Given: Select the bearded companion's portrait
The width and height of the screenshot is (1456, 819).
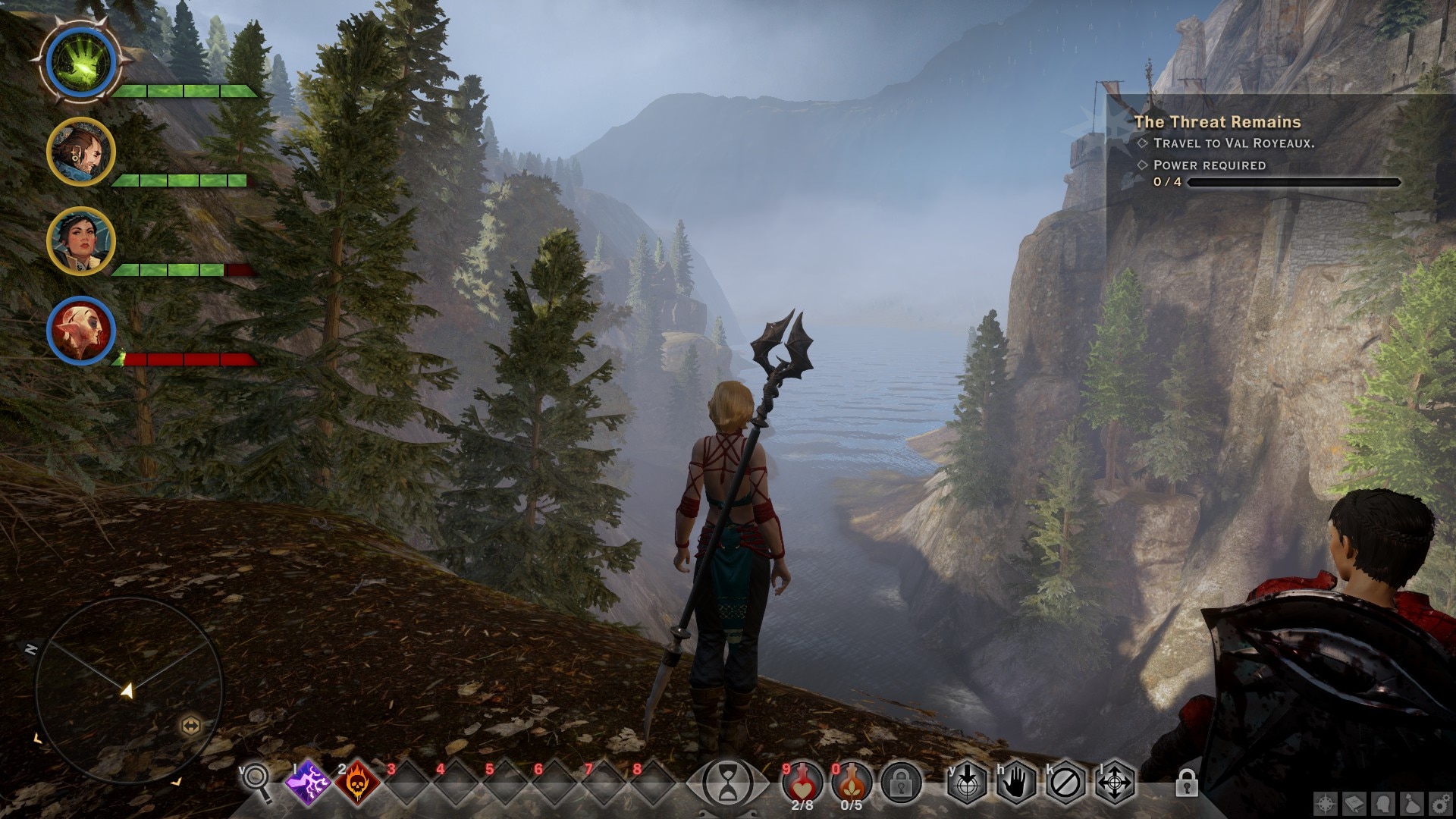Looking at the screenshot, I should coord(81,152).
